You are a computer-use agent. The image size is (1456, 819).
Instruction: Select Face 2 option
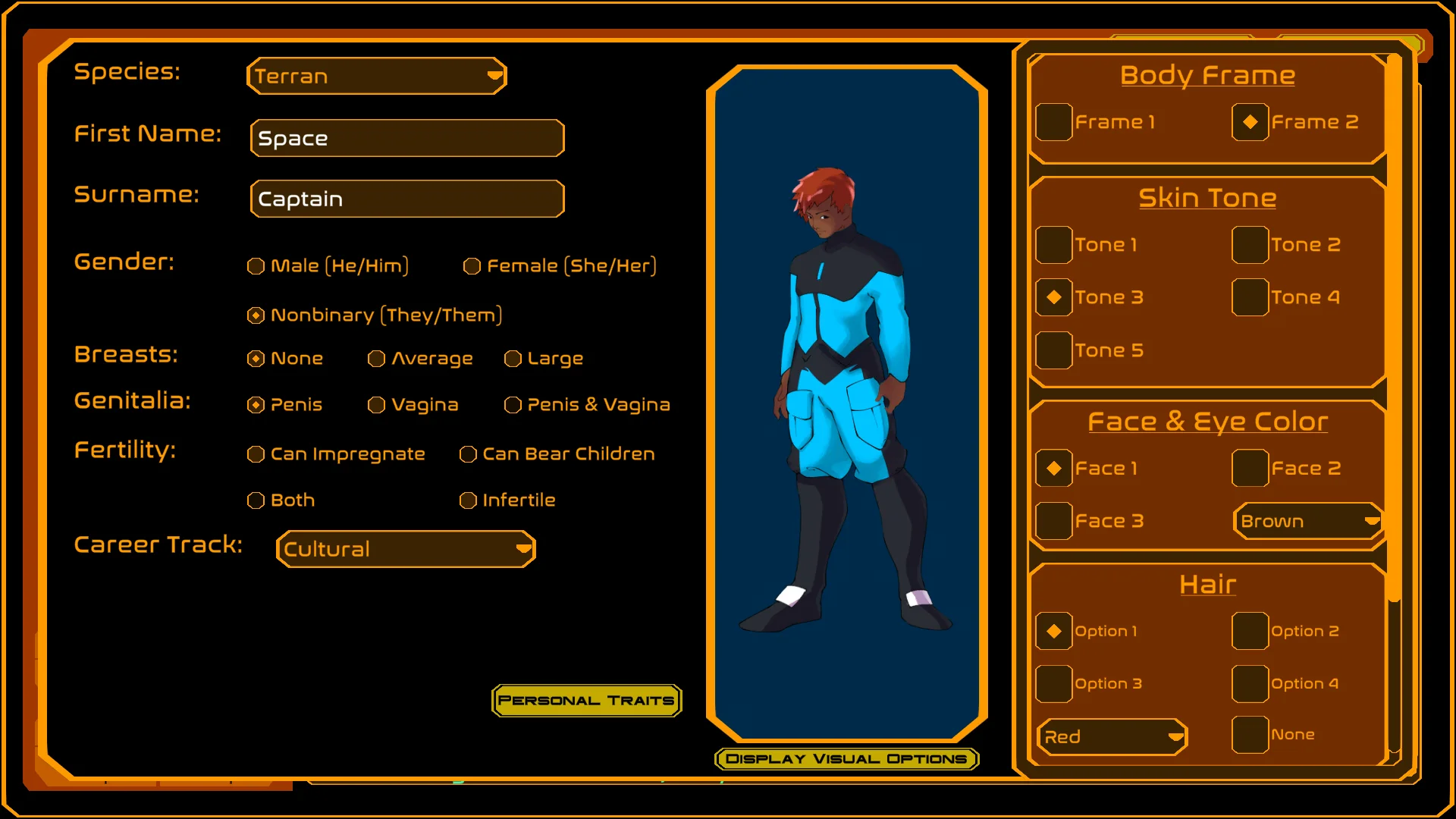coord(1250,469)
